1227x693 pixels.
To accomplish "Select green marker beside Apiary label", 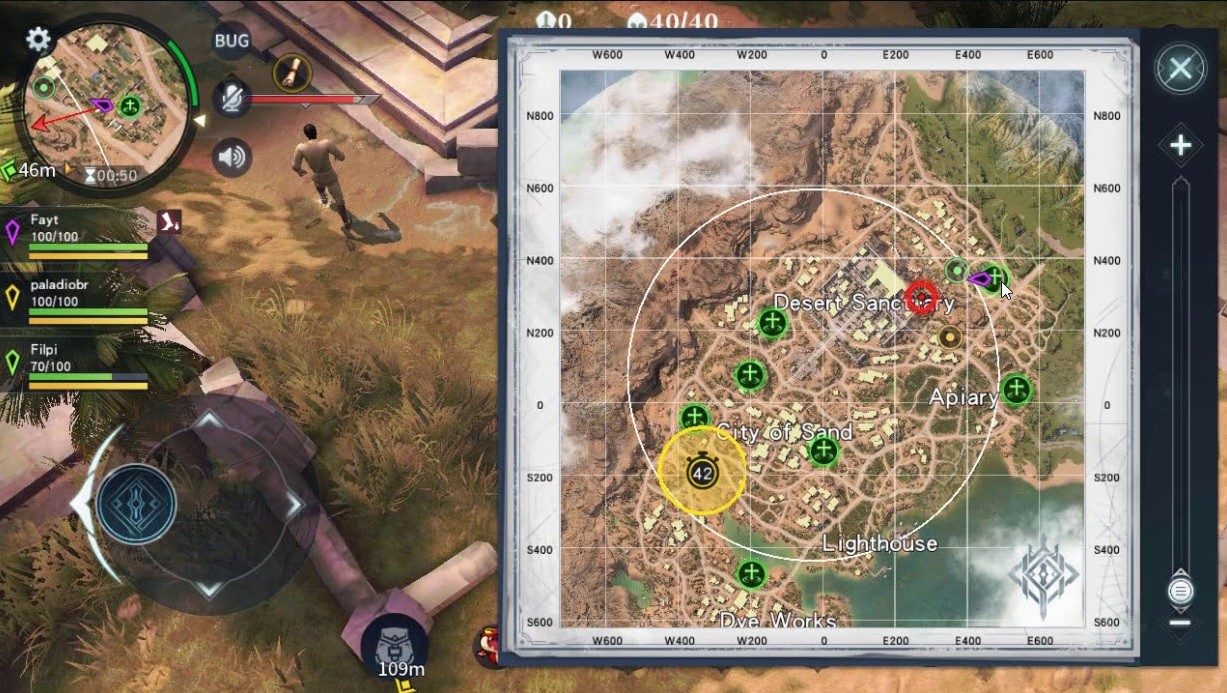I will click(x=1016, y=389).
